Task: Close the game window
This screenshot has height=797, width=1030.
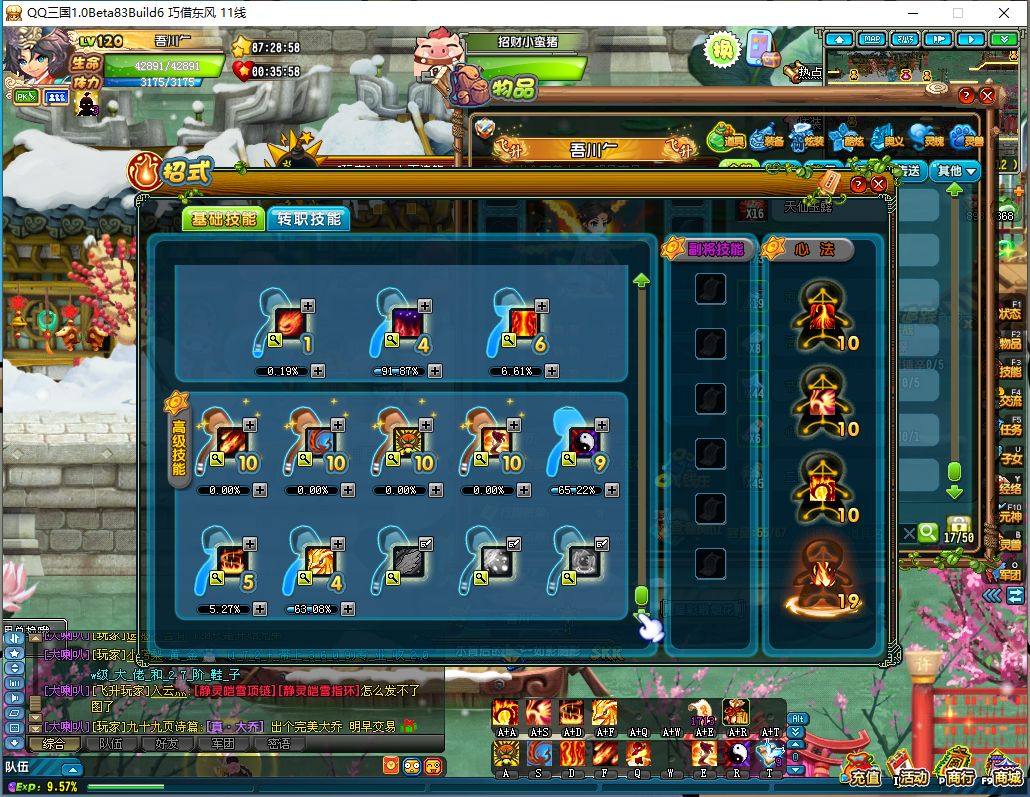Action: coord(1003,13)
